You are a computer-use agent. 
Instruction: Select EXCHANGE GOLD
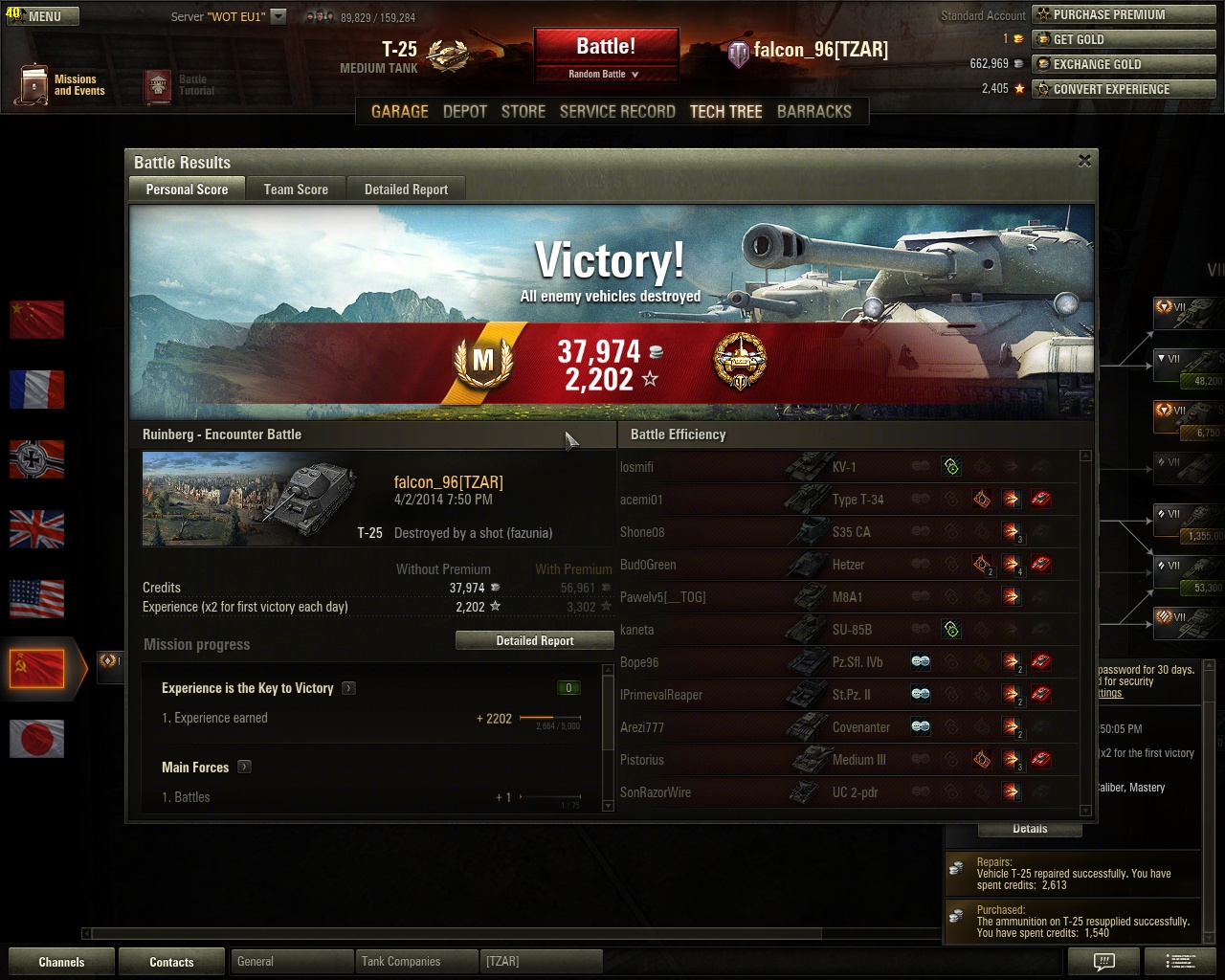pyautogui.click(x=1124, y=64)
